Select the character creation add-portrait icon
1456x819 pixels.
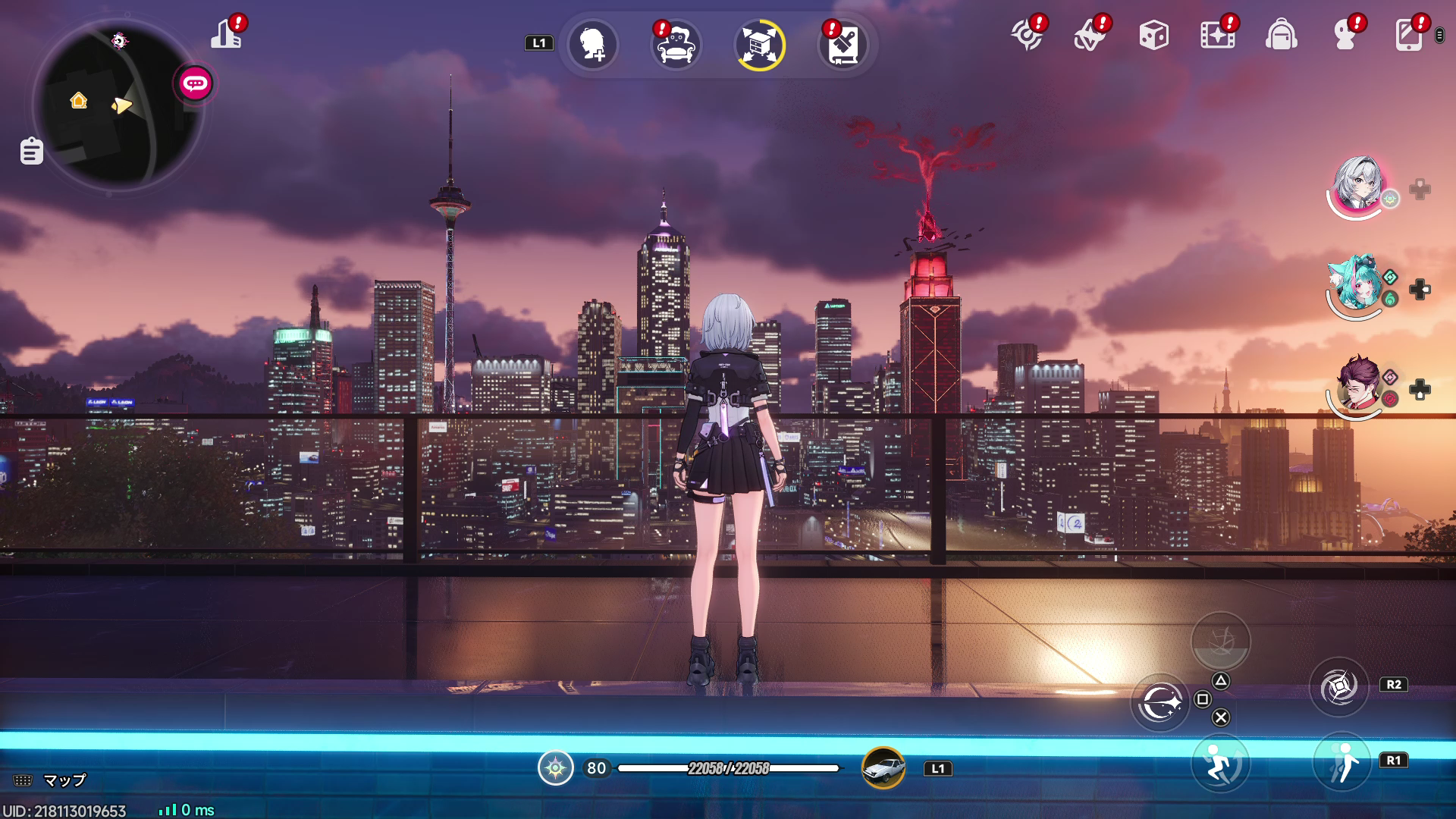coord(593,45)
